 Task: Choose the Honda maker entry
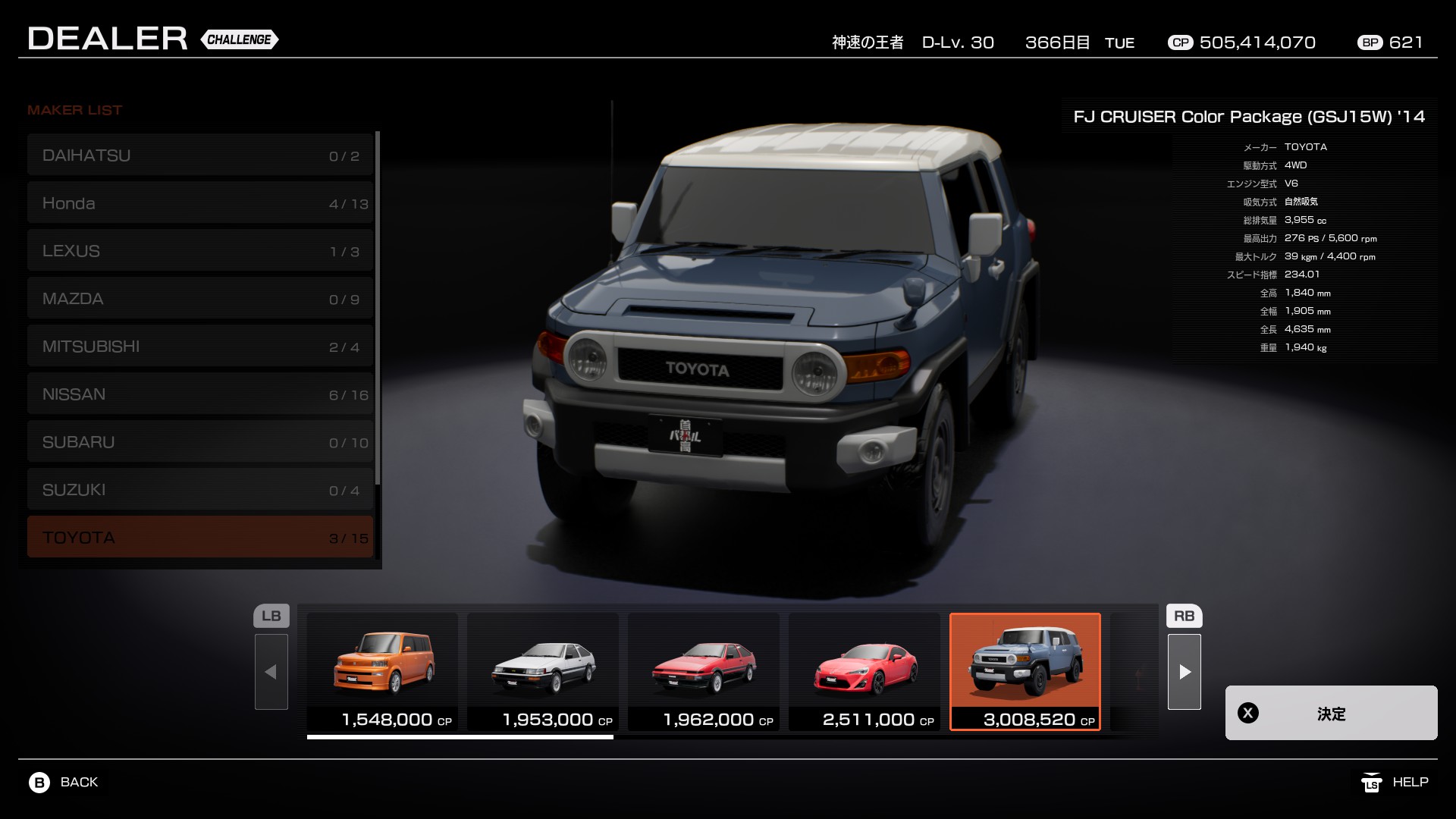(x=200, y=203)
